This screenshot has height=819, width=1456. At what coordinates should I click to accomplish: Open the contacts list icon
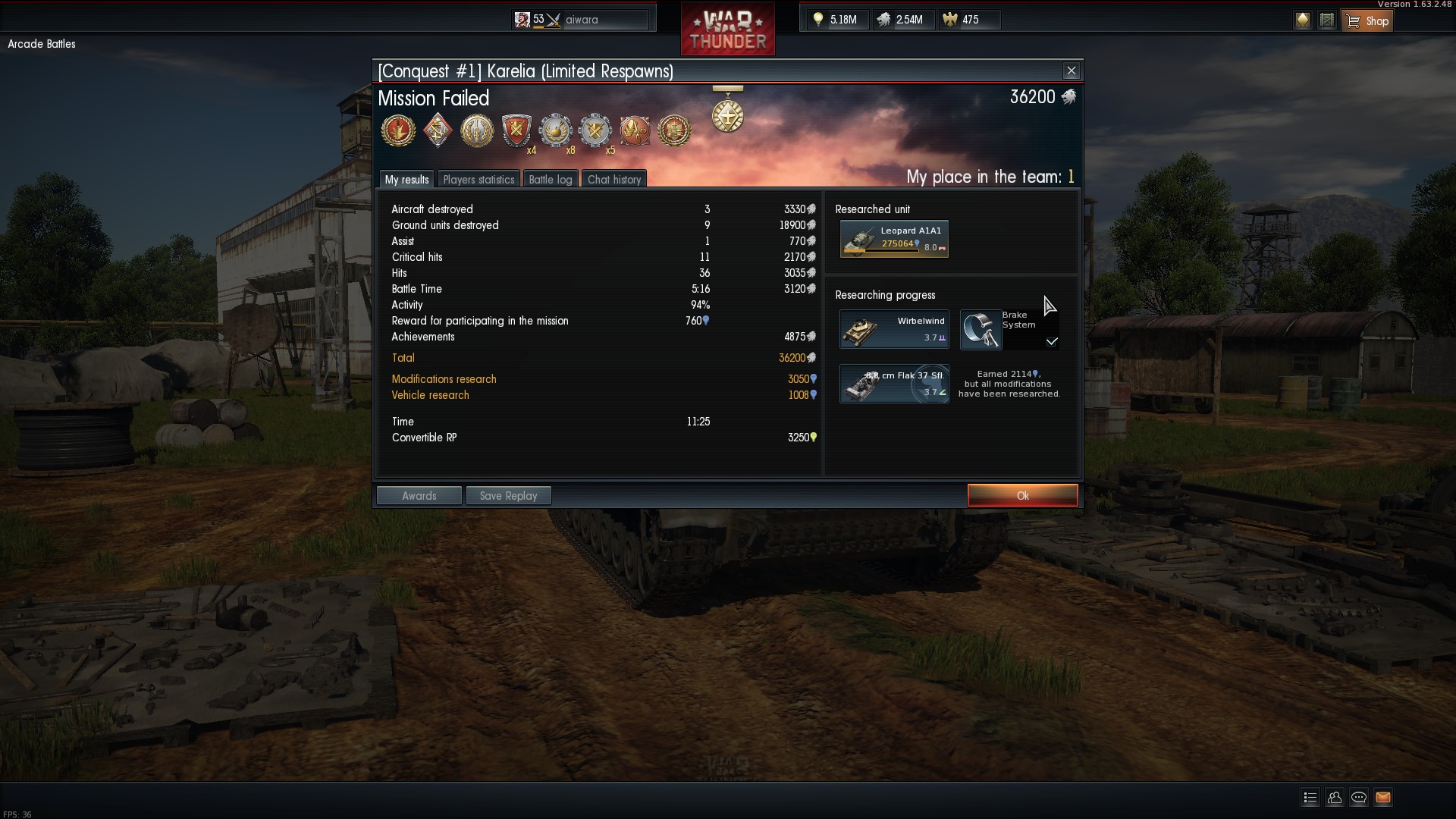click(1335, 797)
